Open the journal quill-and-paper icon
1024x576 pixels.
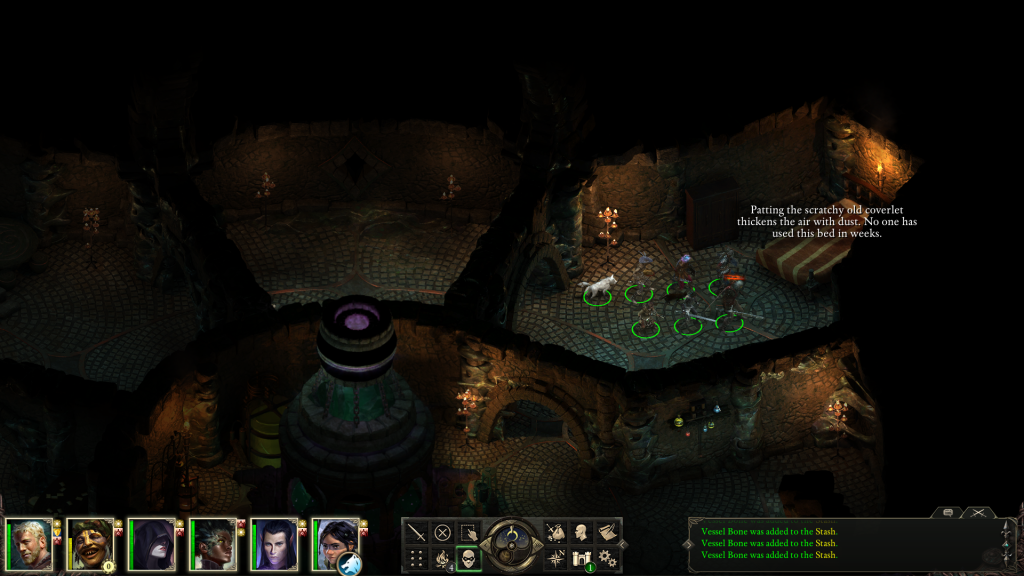(607, 532)
